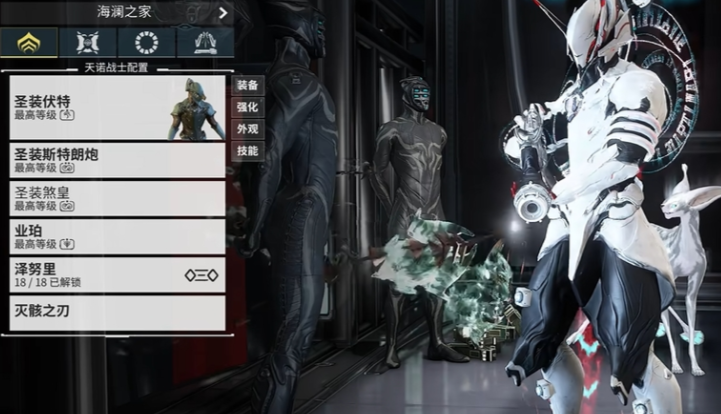Open the 强化 upgrade menu
This screenshot has height=414, width=721.
[x=247, y=107]
